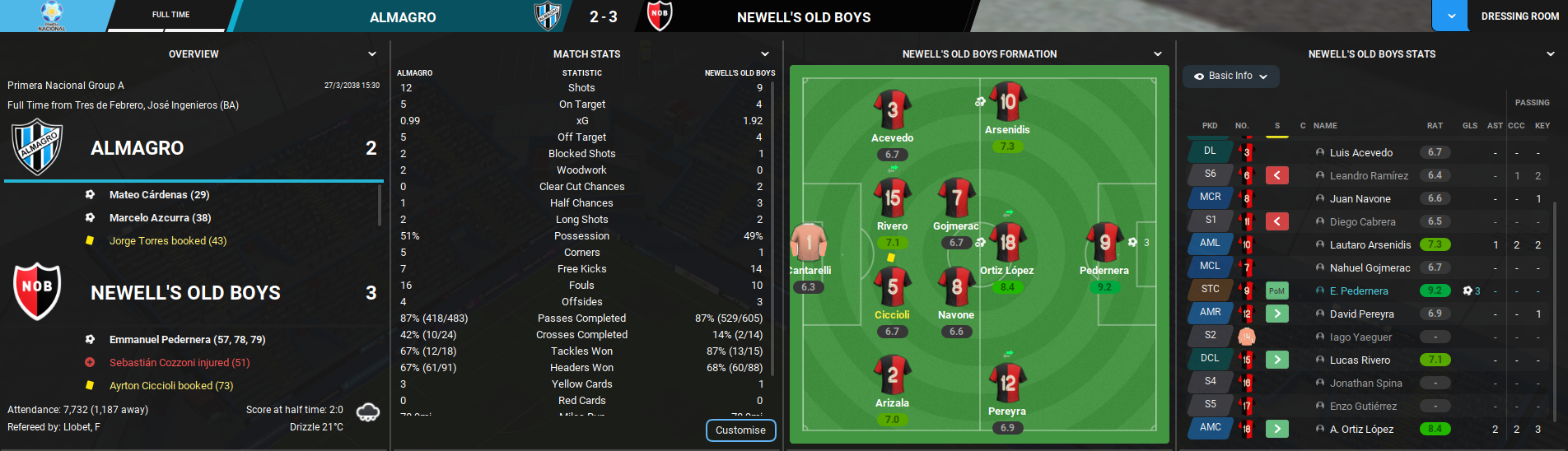Click Arizala's number 2 shirt on pitch
The width and height of the screenshot is (1568, 451).
(892, 375)
